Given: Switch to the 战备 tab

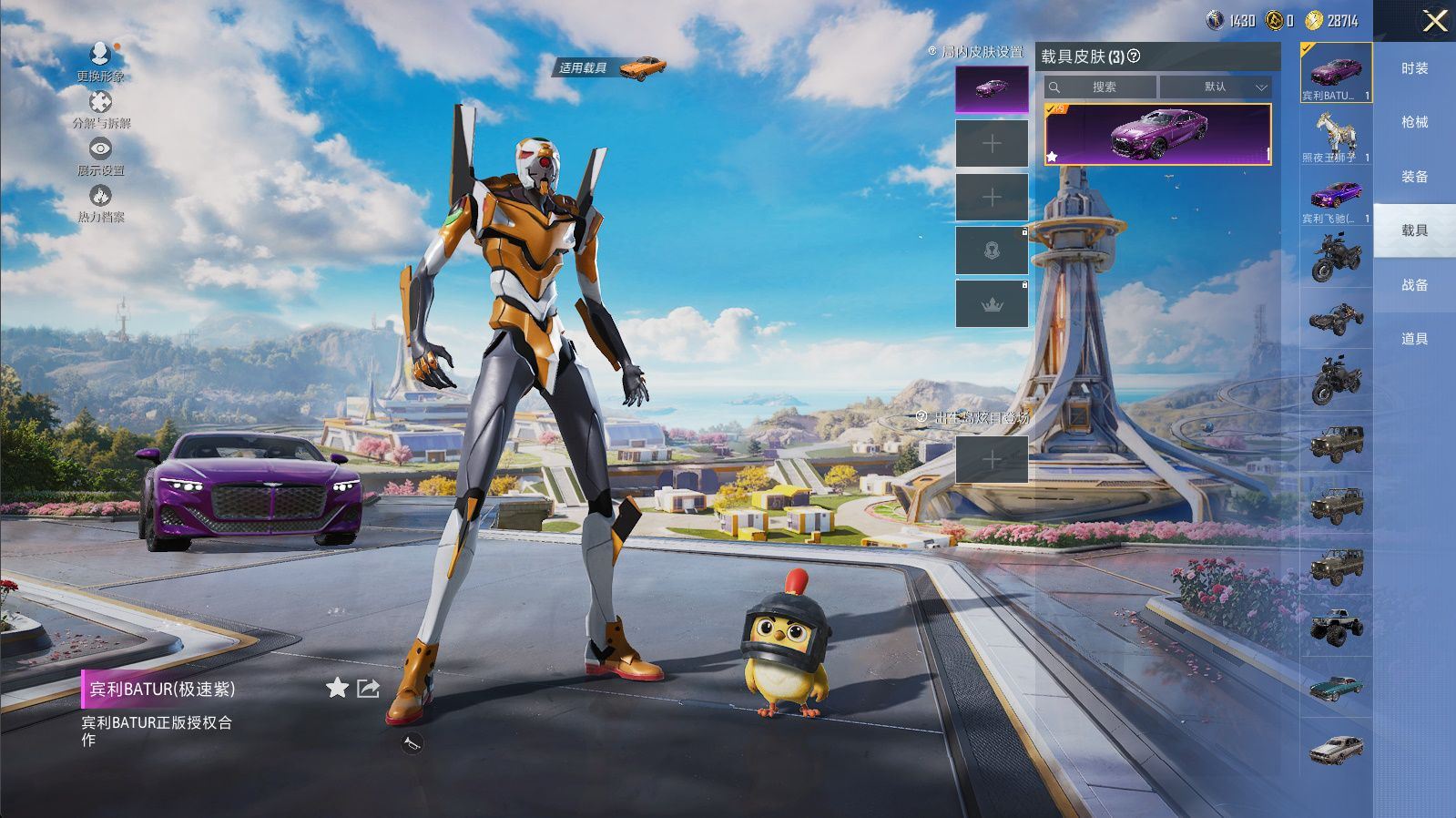Looking at the screenshot, I should (1414, 285).
